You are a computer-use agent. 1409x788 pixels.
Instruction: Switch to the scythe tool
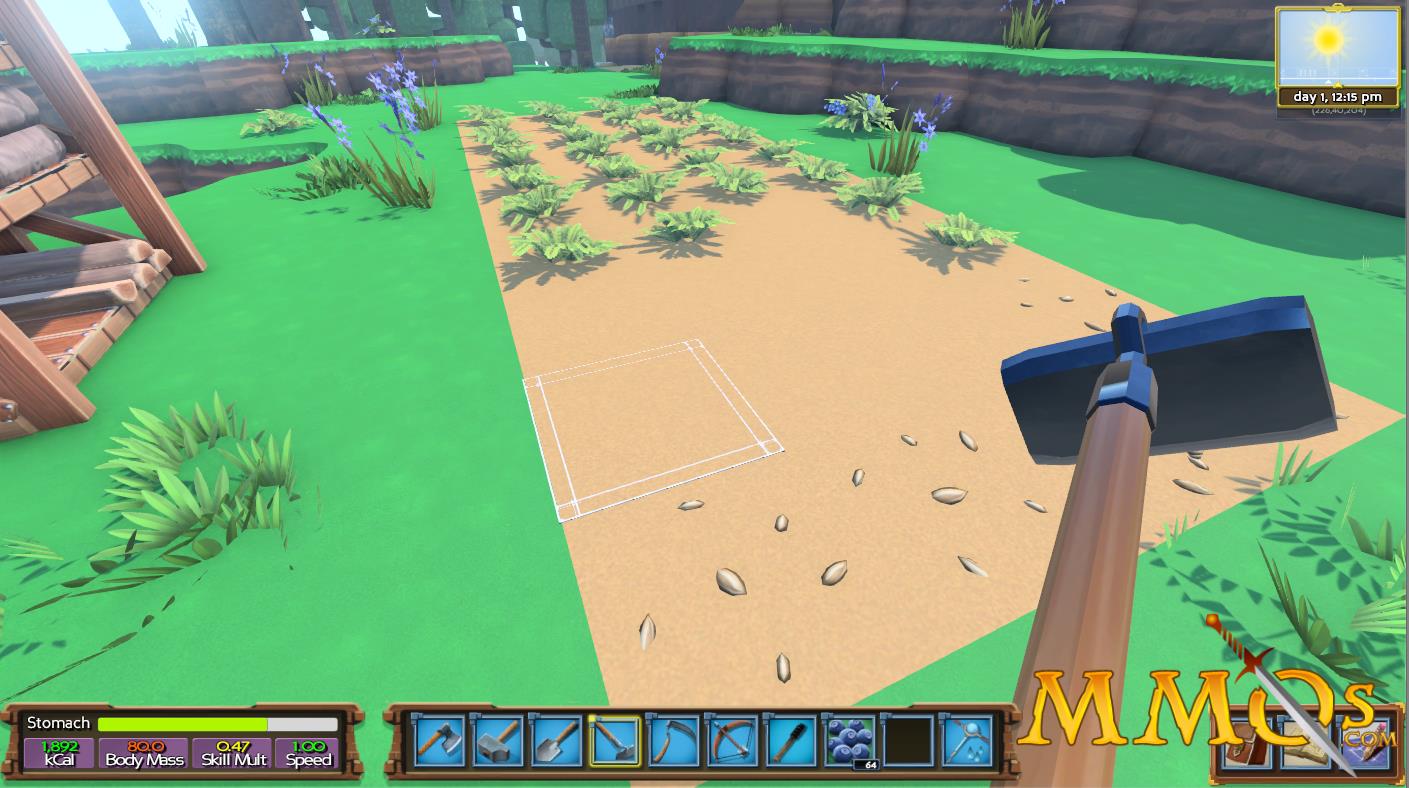(672, 741)
